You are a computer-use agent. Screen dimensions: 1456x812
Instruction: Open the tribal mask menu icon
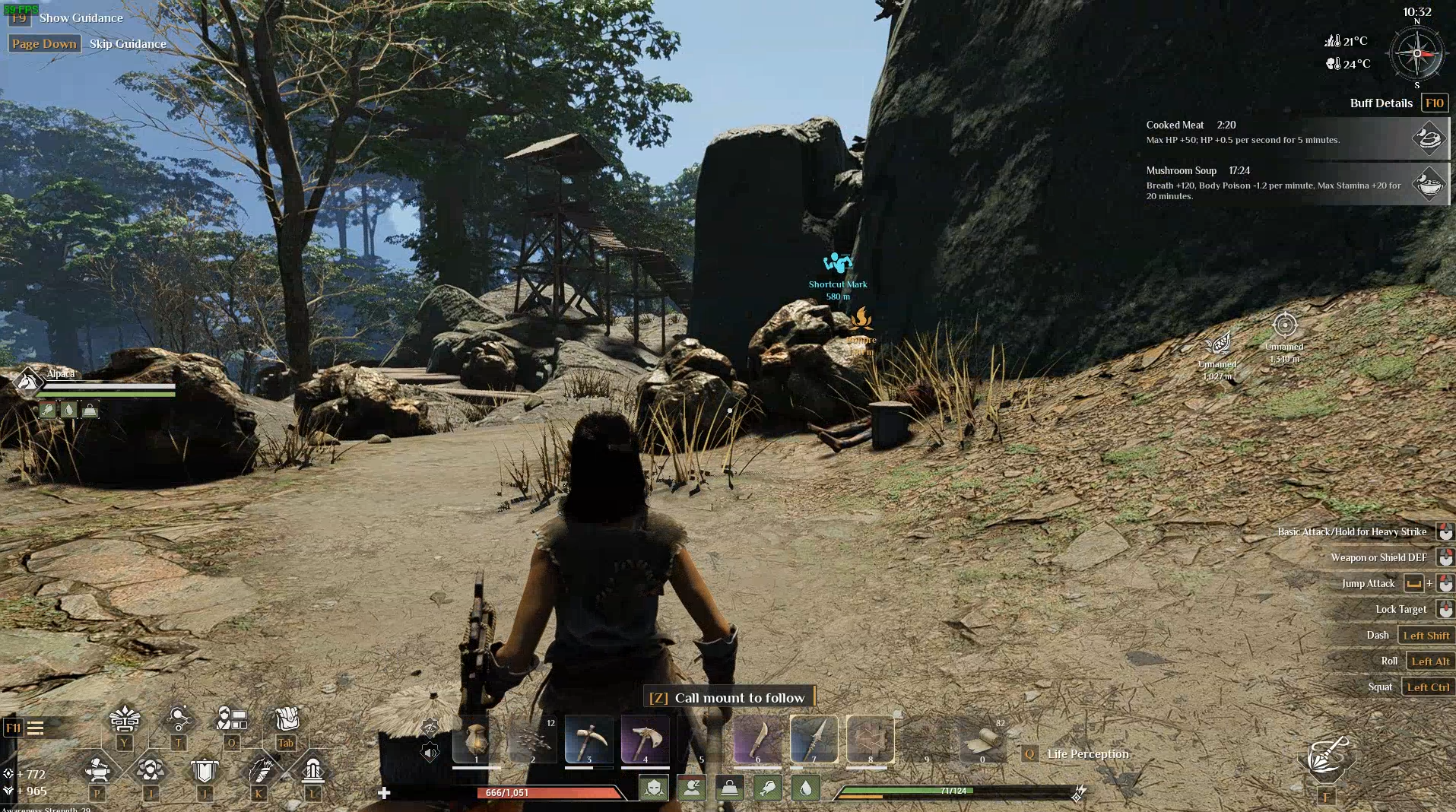point(125,718)
